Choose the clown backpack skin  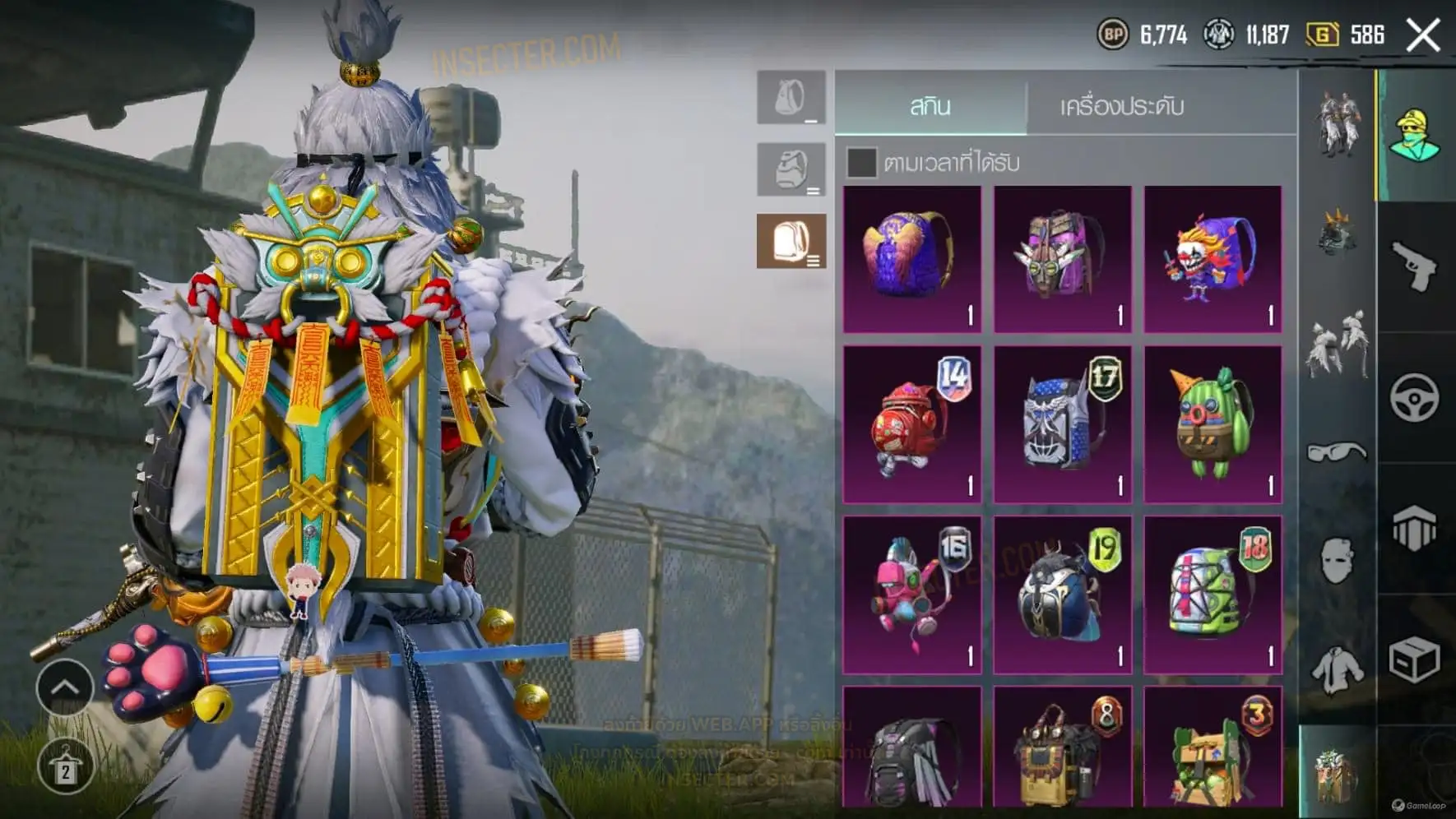pos(1213,259)
